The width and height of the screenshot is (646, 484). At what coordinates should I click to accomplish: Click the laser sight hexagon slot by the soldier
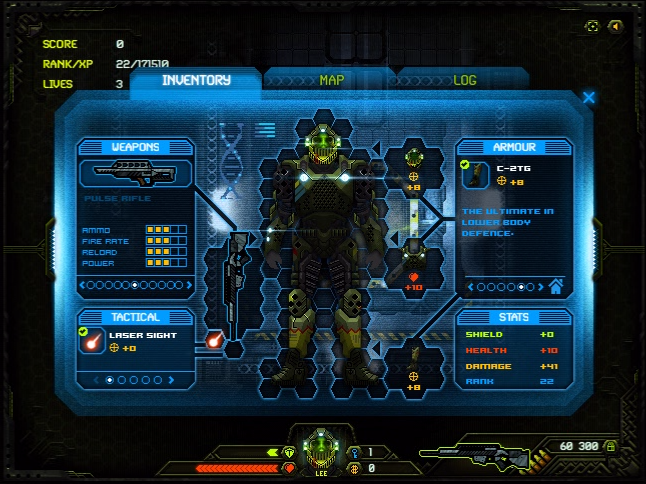[x=213, y=341]
